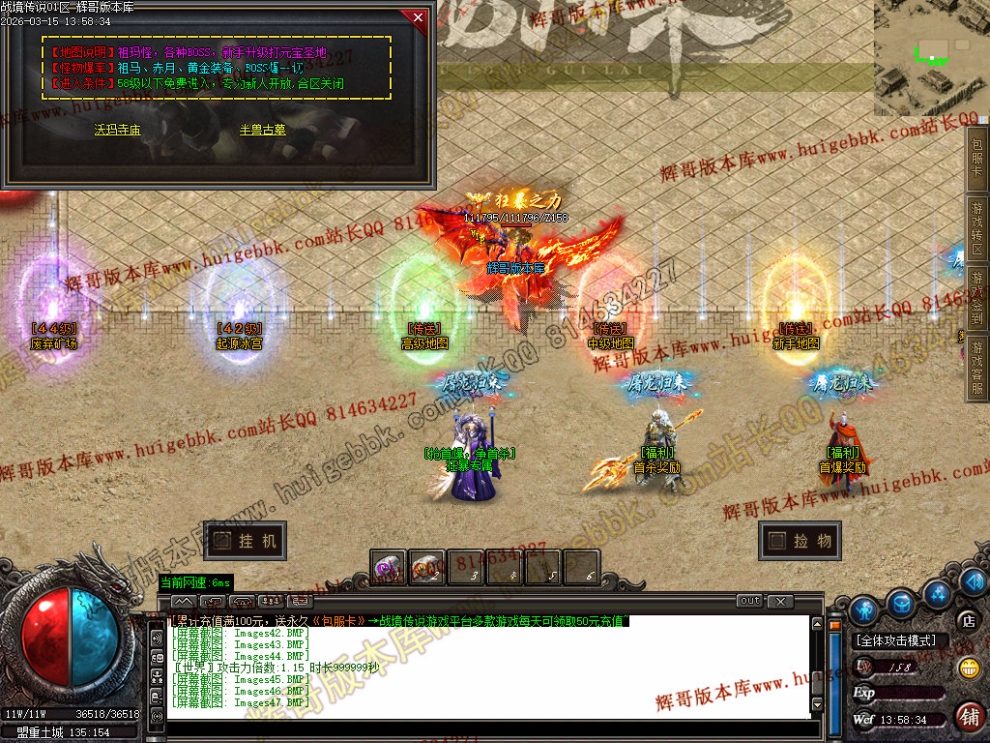Toggle the 捡物 auto-pickup button

pos(799,541)
